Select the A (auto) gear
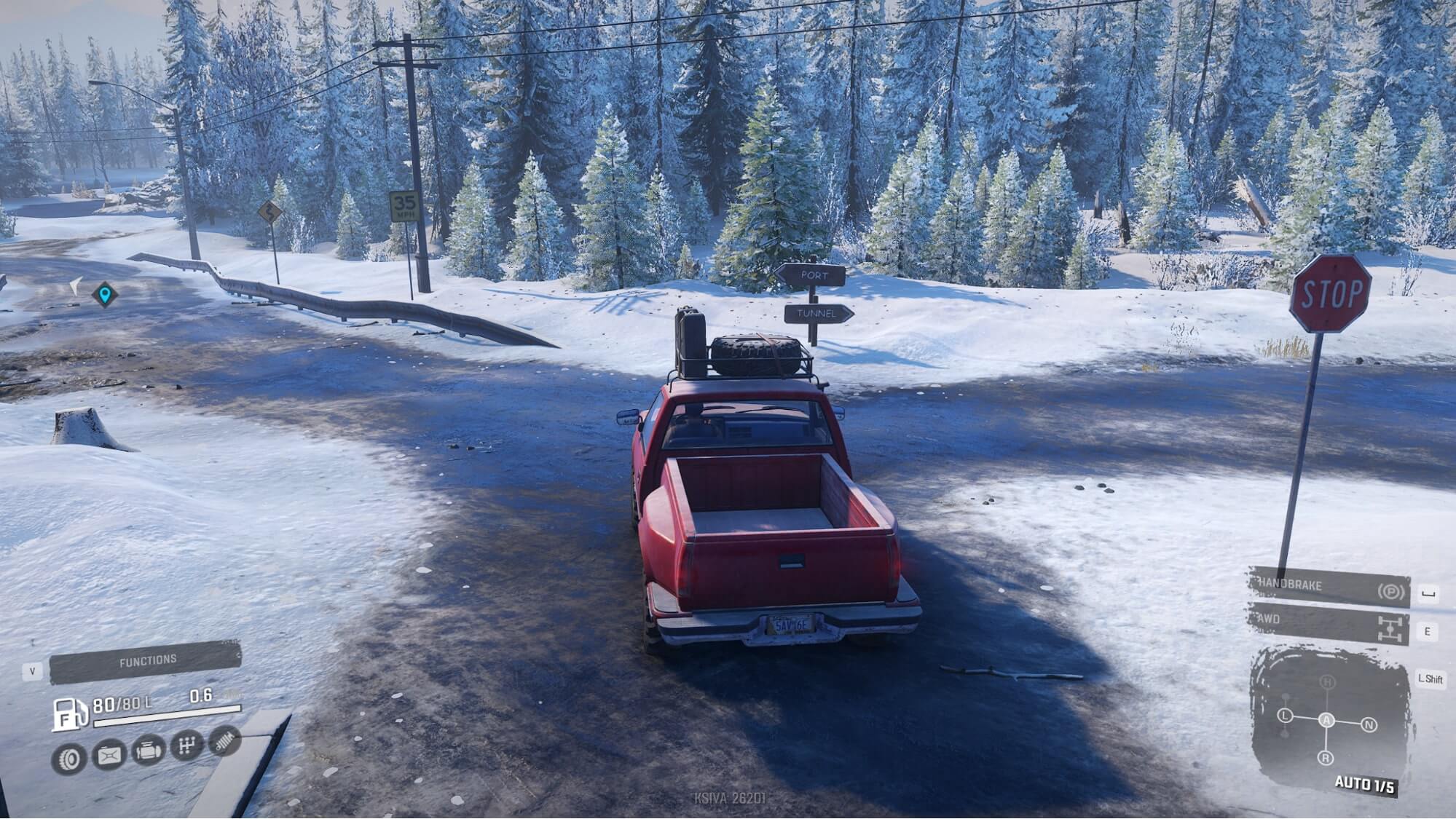1456x819 pixels. (x=1327, y=720)
